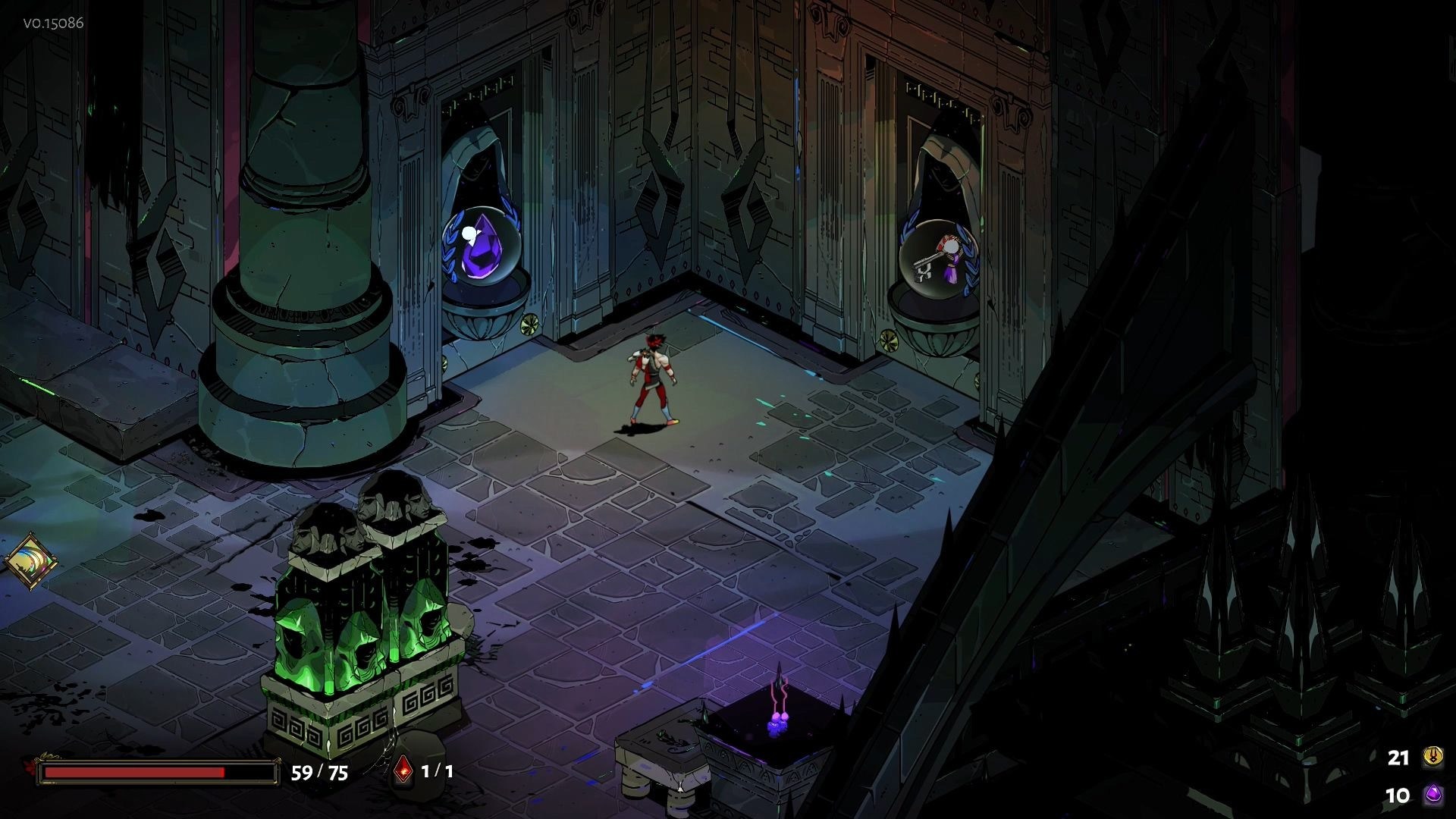Click the red bloodstone cast icon
Image resolution: width=1456 pixels, height=819 pixels.
click(x=403, y=771)
